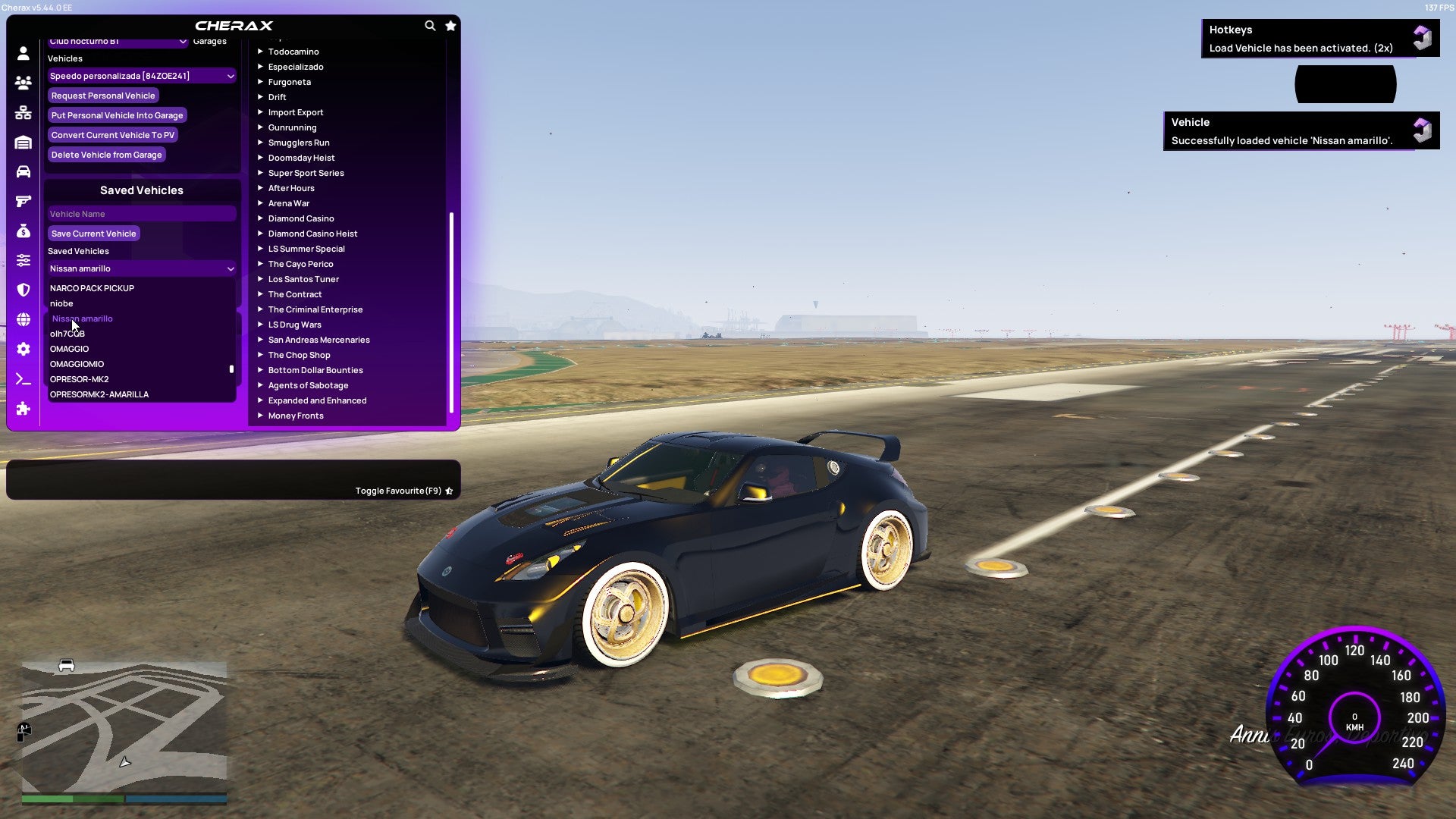This screenshot has width=1456, height=819.
Task: Click the Weapons pistol icon
Action: point(23,201)
